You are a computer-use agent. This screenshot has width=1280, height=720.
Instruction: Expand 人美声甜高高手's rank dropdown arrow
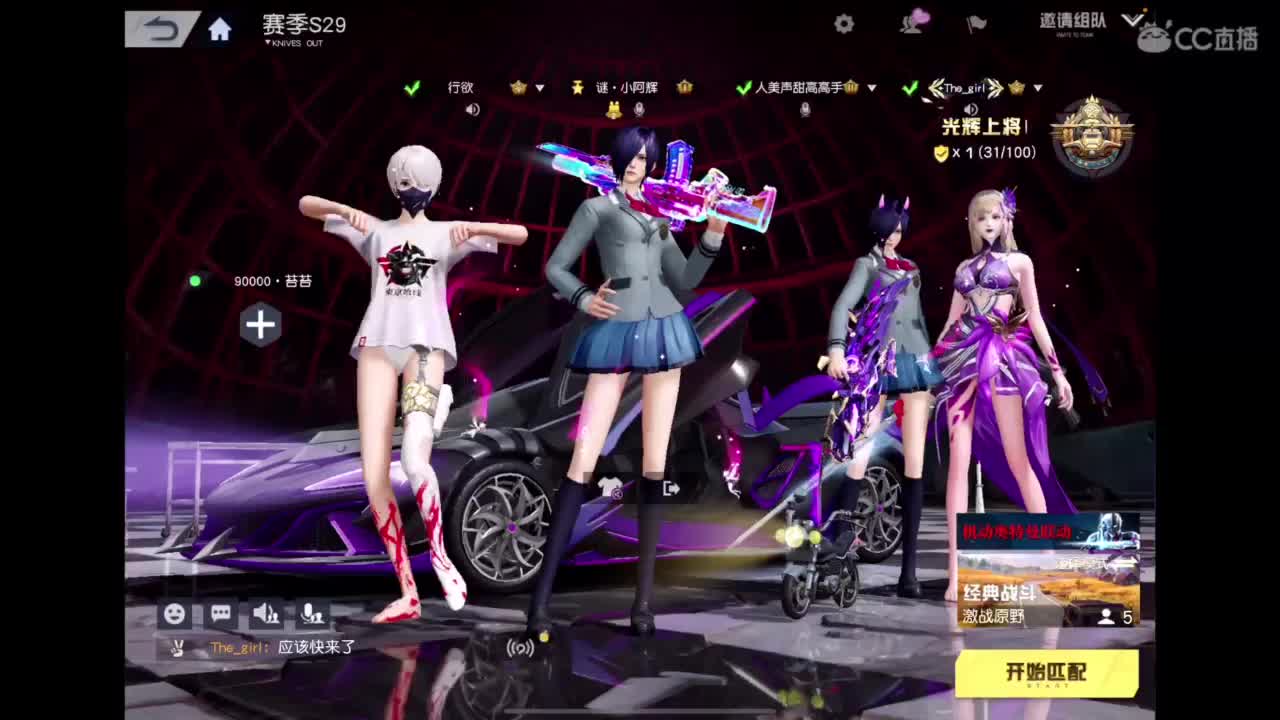tap(870, 88)
